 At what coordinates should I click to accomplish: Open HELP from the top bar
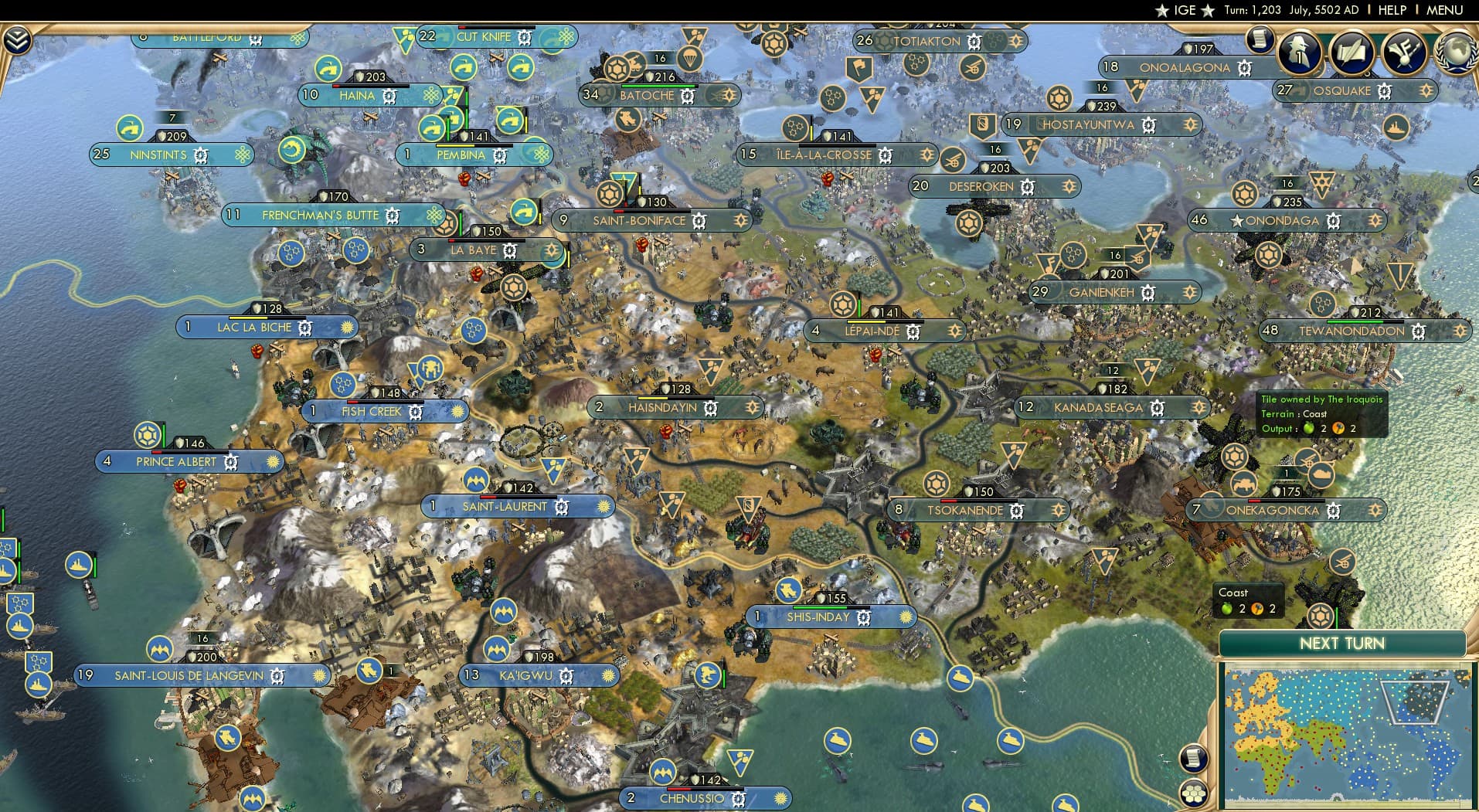[x=1391, y=10]
